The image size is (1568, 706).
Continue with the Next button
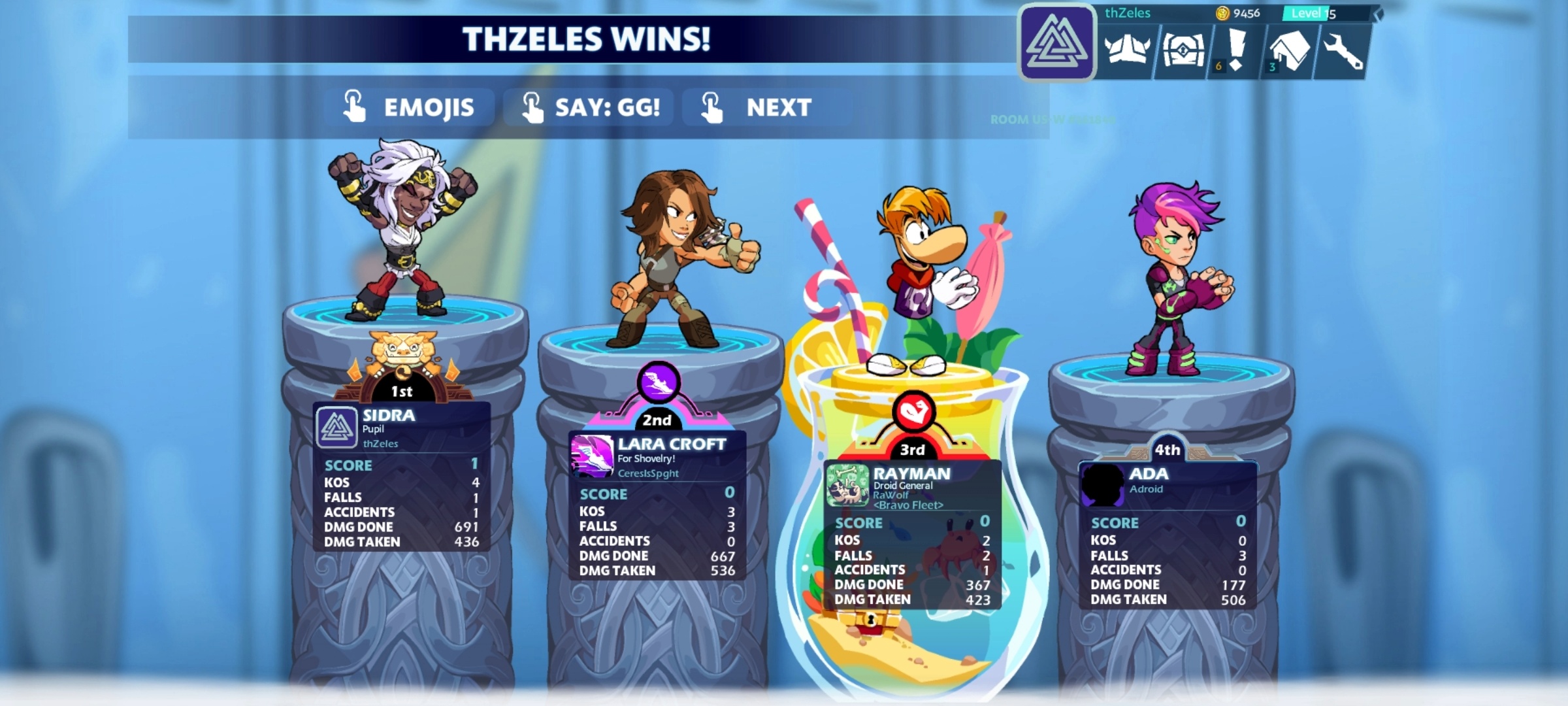point(758,107)
